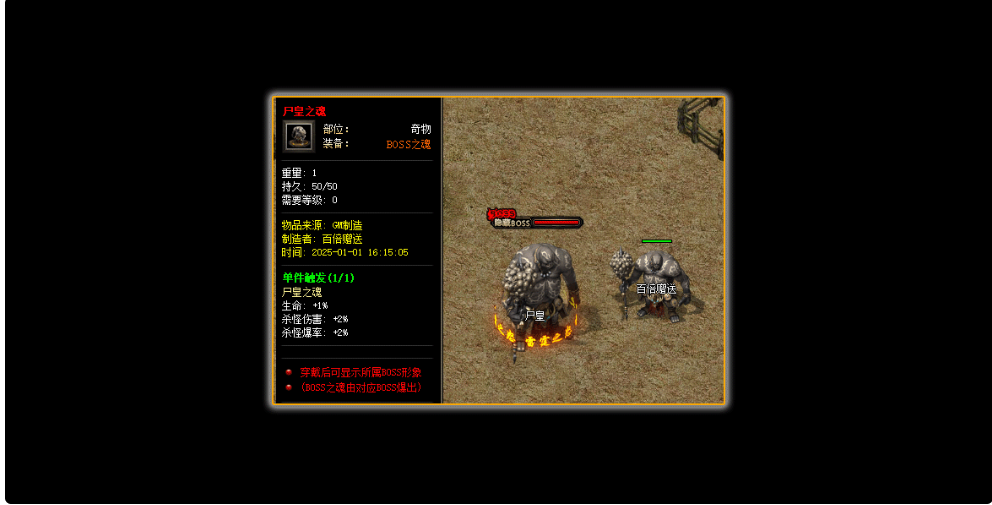992x505 pixels.
Task: Select the 尸皇之魂 item icon
Action: 298,136
